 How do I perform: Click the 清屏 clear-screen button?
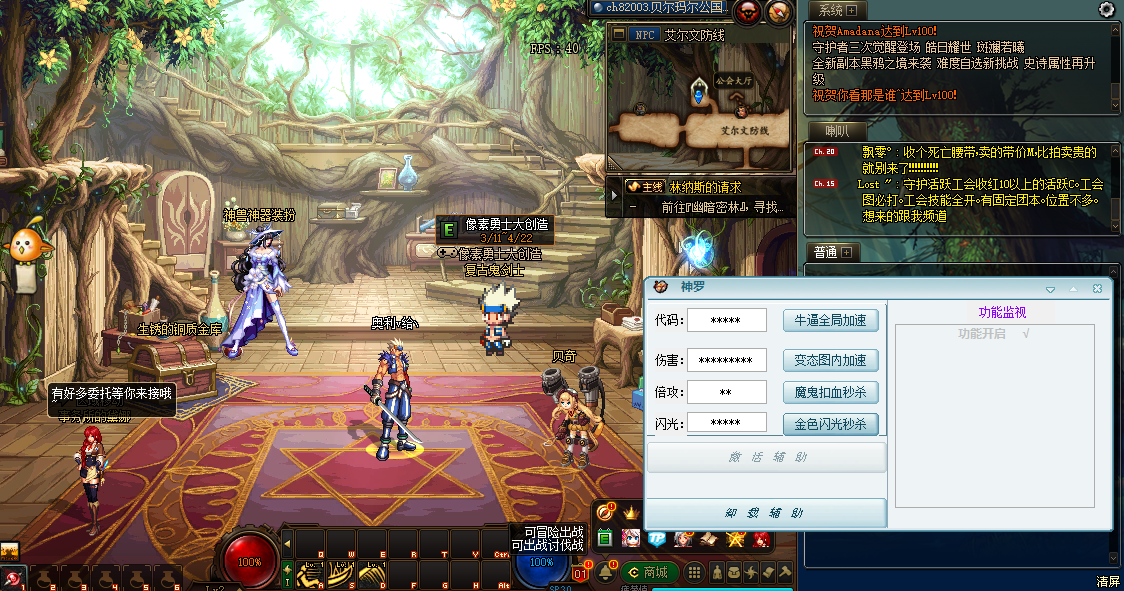(1106, 581)
